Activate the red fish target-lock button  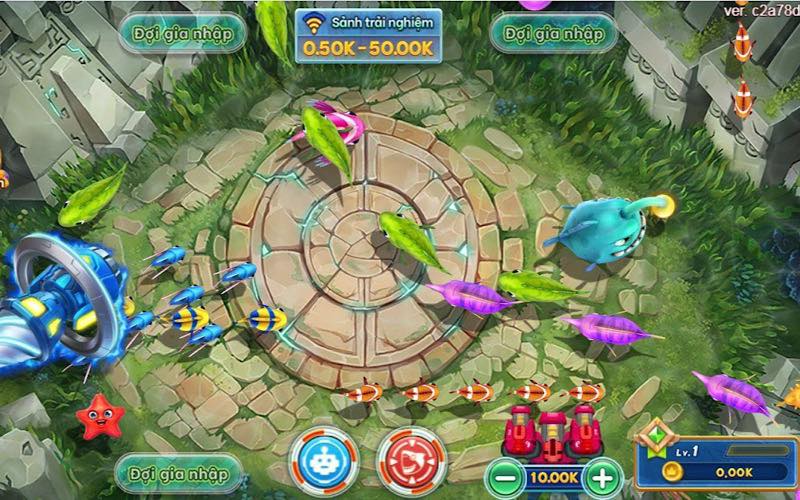point(410,460)
